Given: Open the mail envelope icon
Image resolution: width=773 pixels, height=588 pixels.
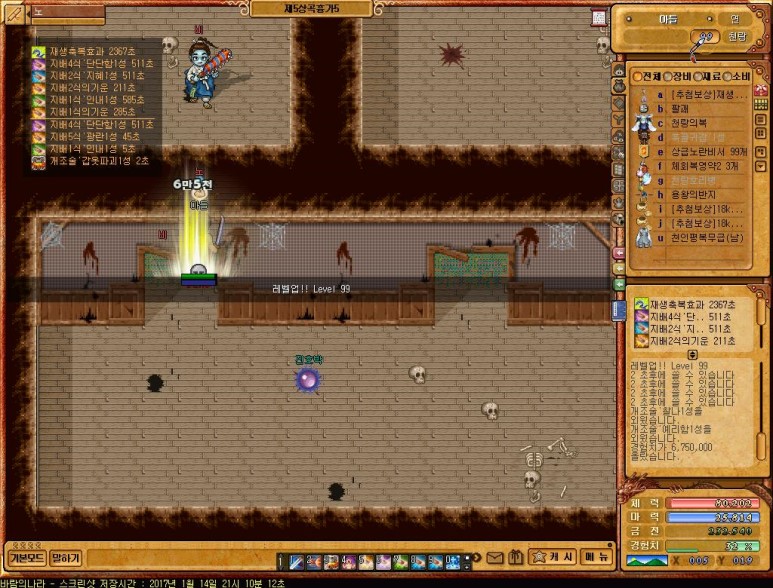Looking at the screenshot, I should click(495, 557).
